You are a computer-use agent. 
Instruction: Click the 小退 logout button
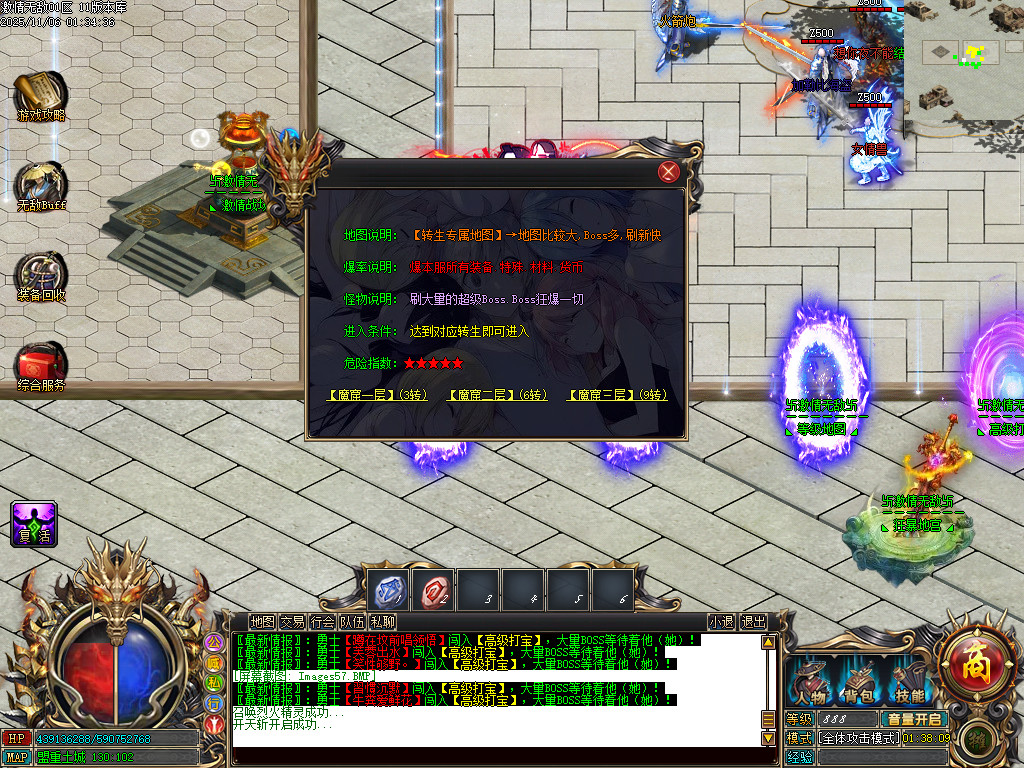pos(721,622)
